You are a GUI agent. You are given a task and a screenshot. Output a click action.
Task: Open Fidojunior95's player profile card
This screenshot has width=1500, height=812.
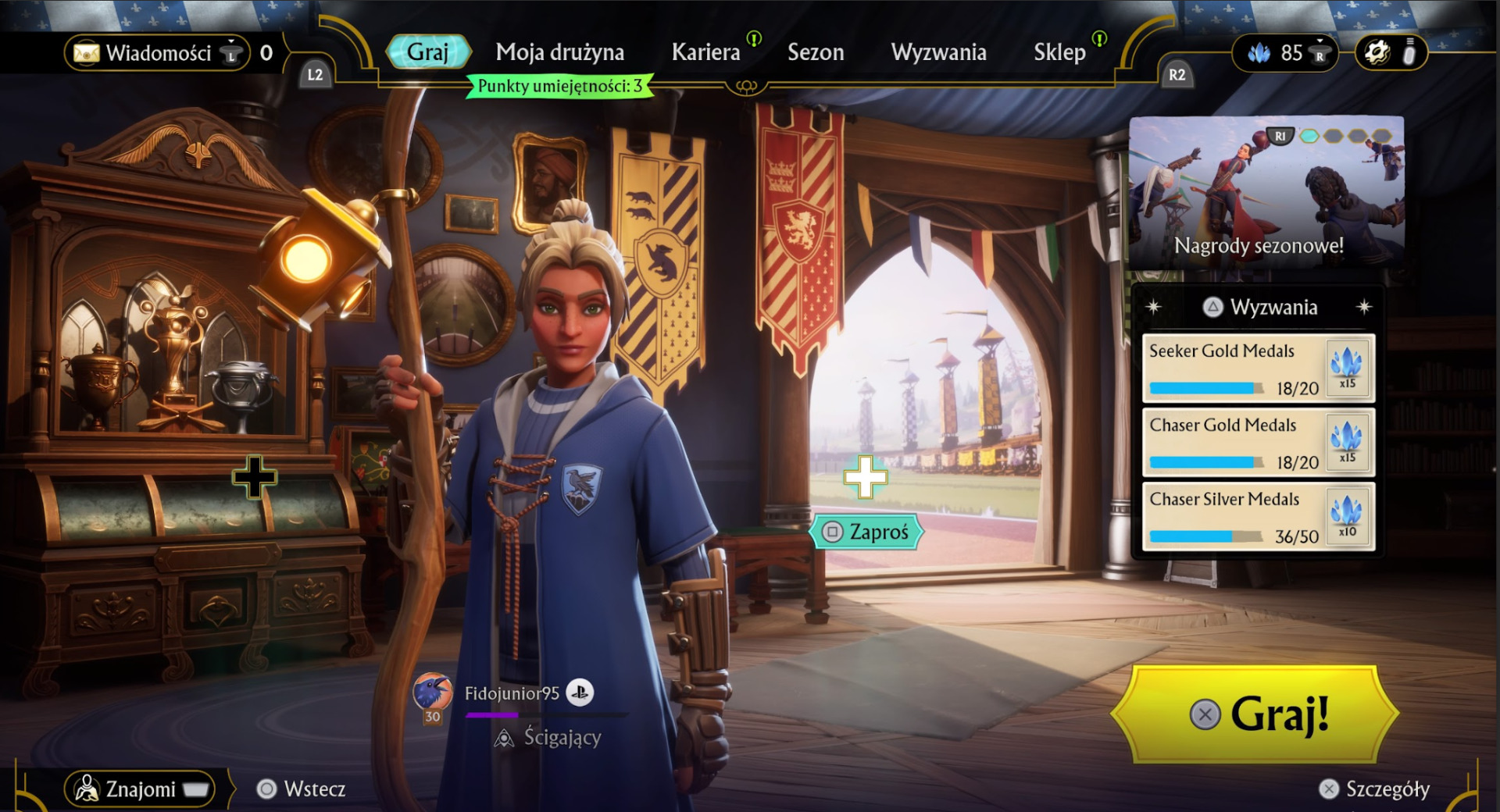pos(512,693)
